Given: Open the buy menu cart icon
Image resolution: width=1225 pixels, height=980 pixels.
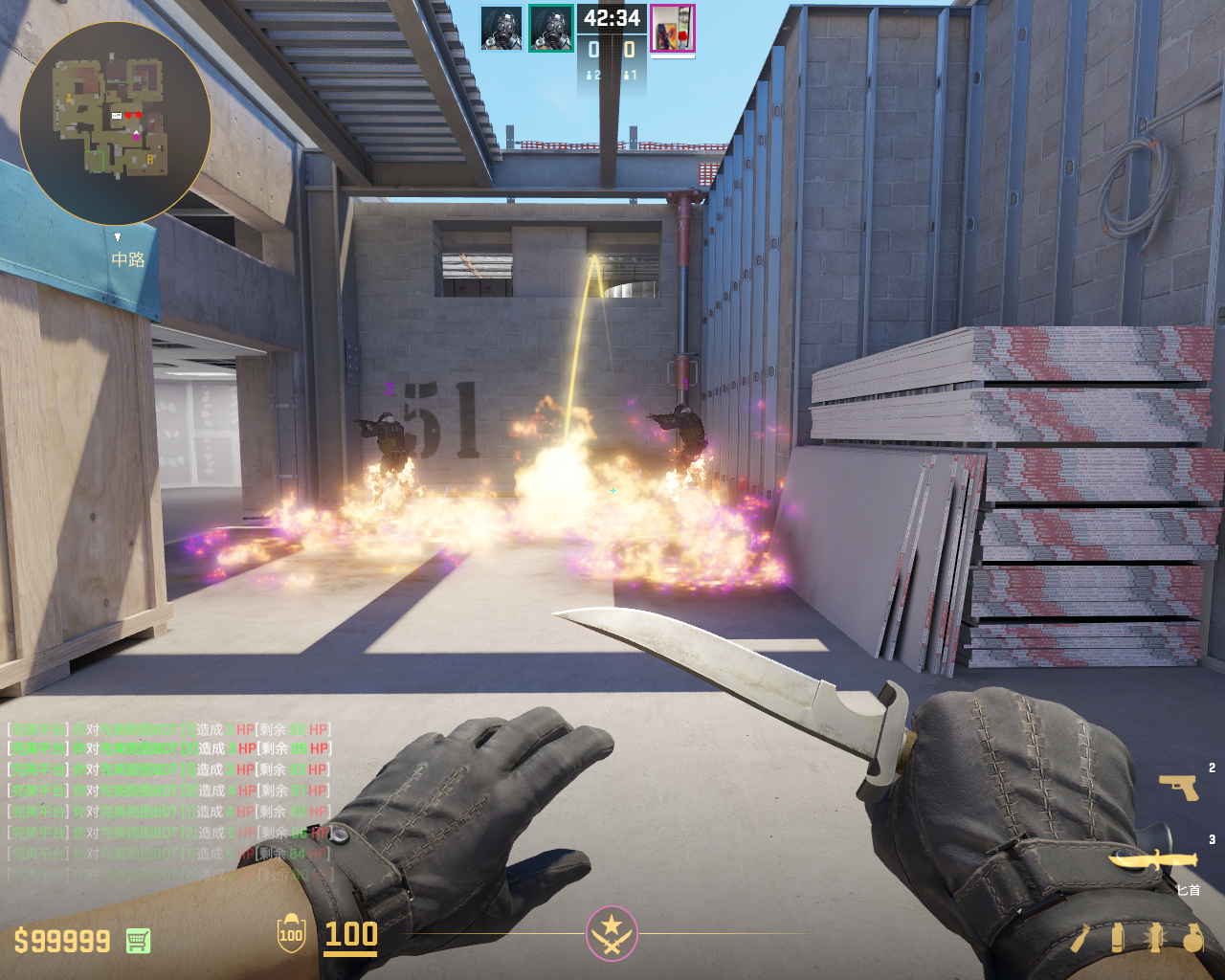Looking at the screenshot, I should pos(138,941).
